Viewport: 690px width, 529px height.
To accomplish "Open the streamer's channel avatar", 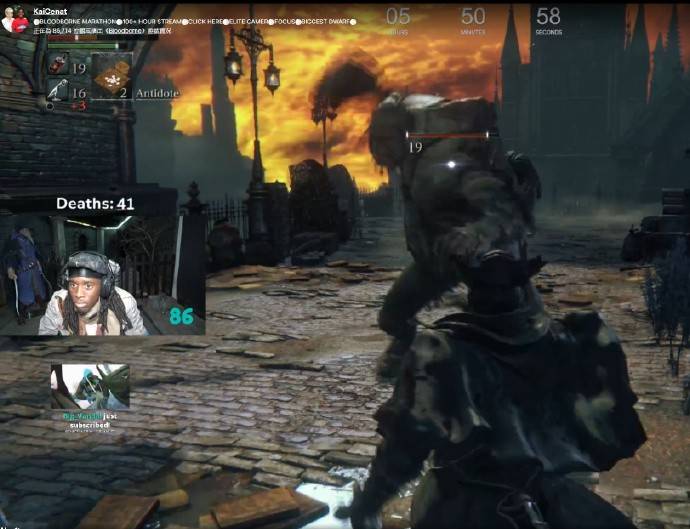I will (14, 20).
